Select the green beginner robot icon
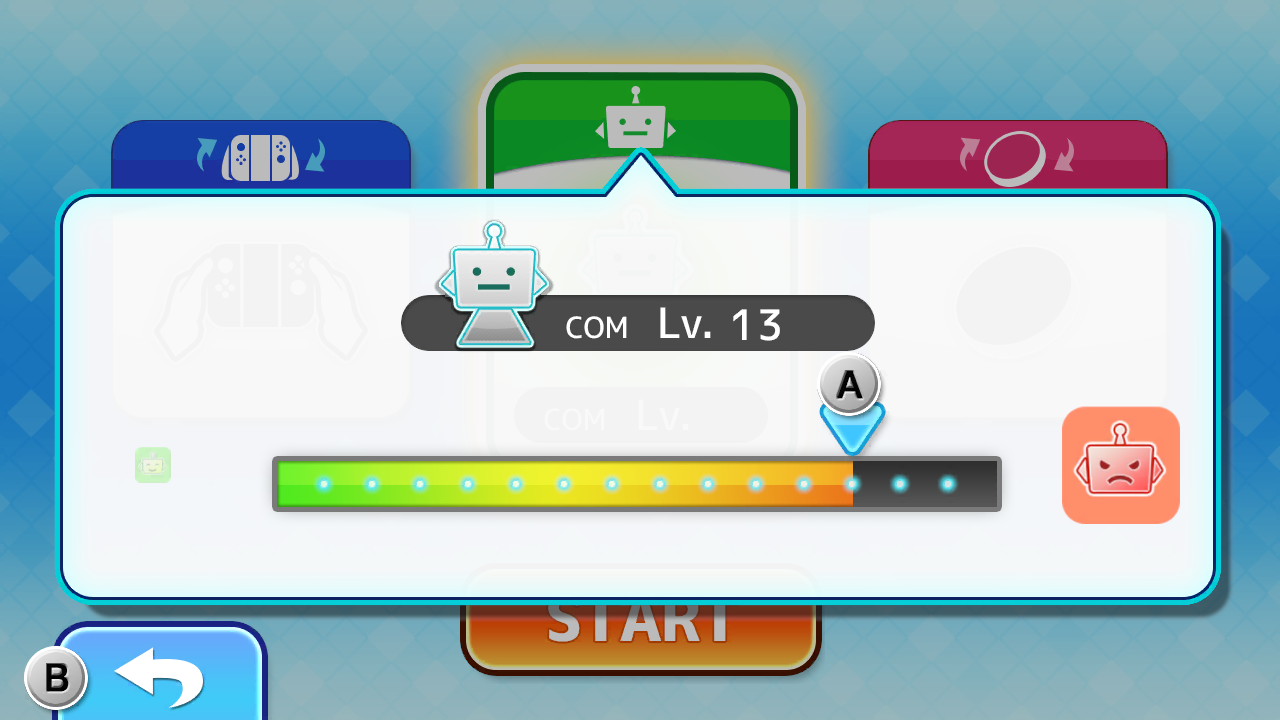Image resolution: width=1280 pixels, height=720 pixels. [x=152, y=465]
